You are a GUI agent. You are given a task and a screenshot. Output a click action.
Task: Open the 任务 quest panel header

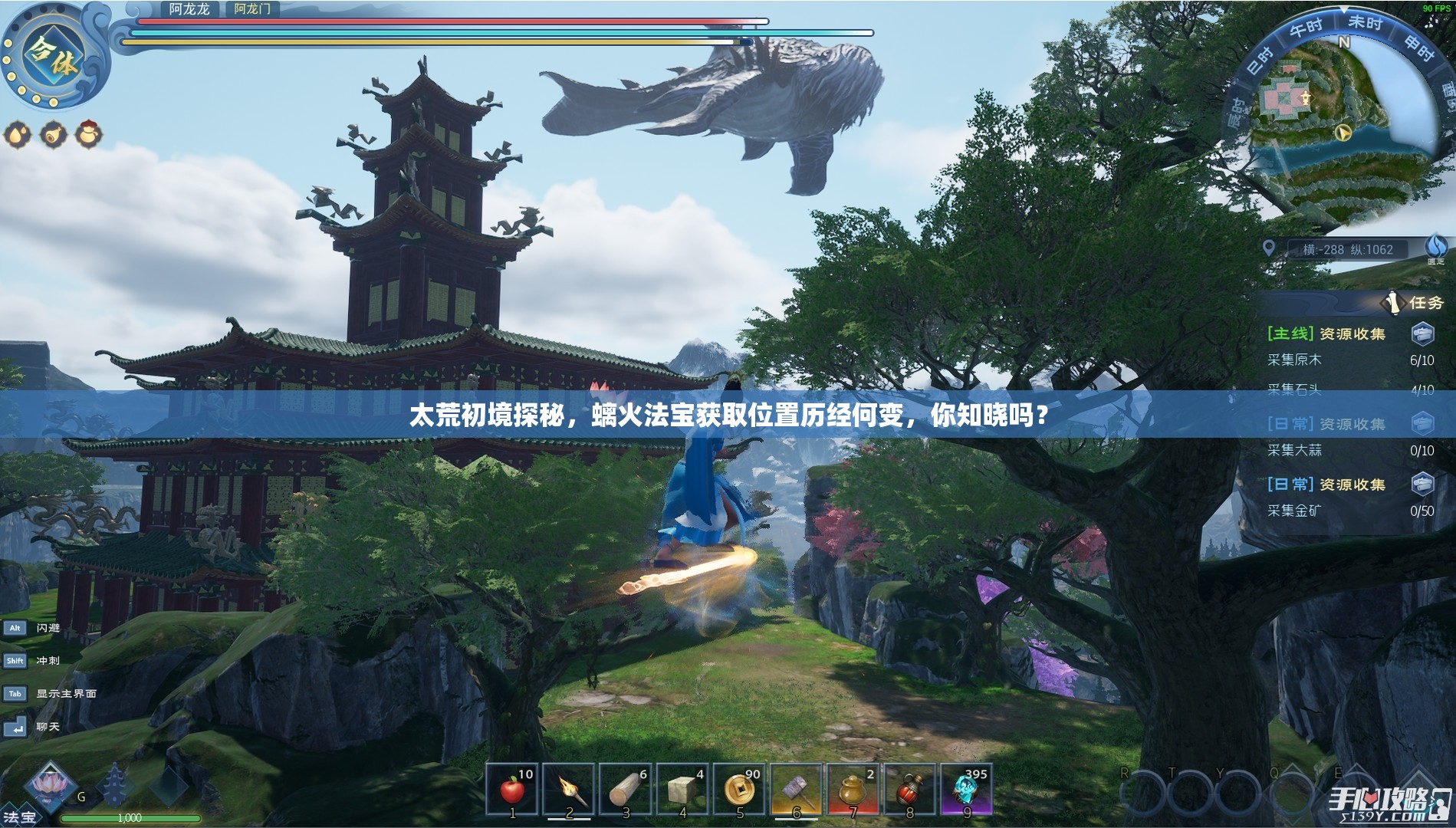pyautogui.click(x=1425, y=303)
